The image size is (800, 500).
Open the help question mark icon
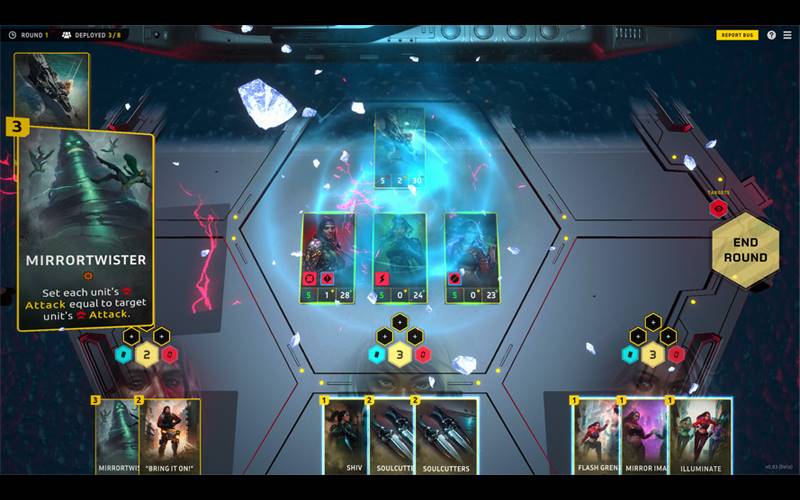[x=770, y=35]
